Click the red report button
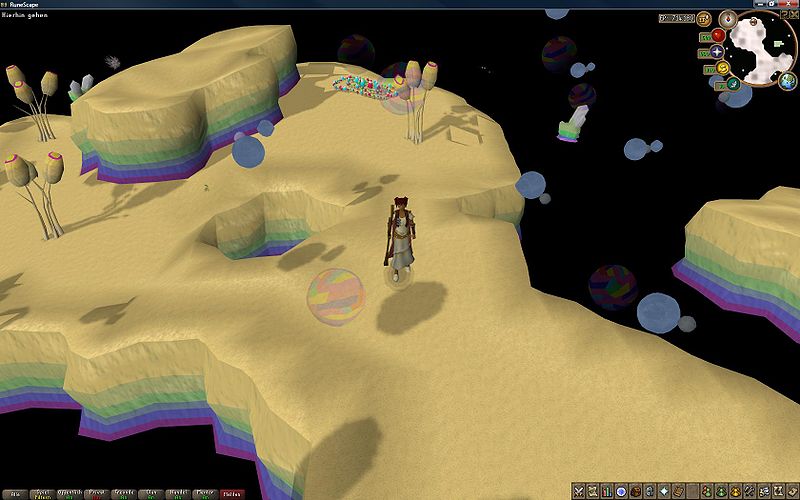 [231, 493]
